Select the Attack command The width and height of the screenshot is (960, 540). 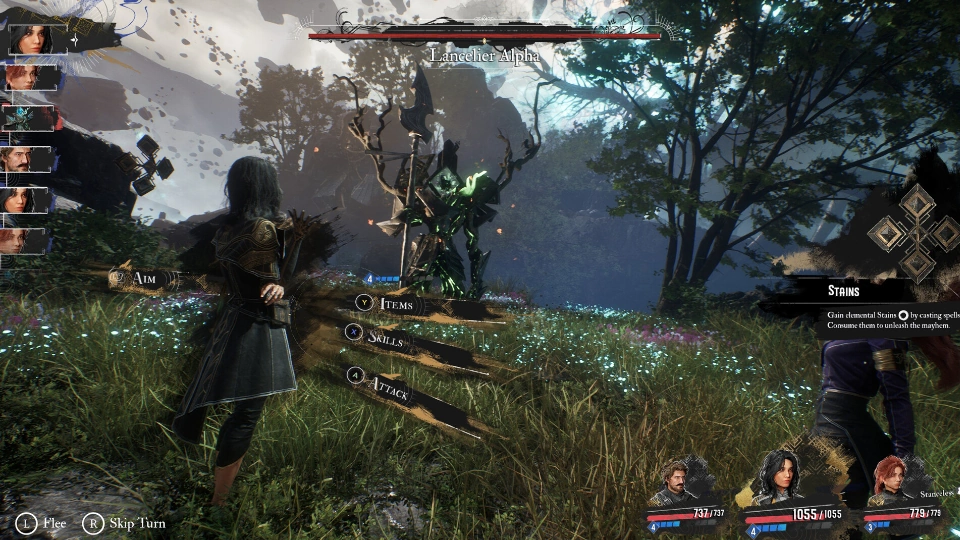click(388, 387)
